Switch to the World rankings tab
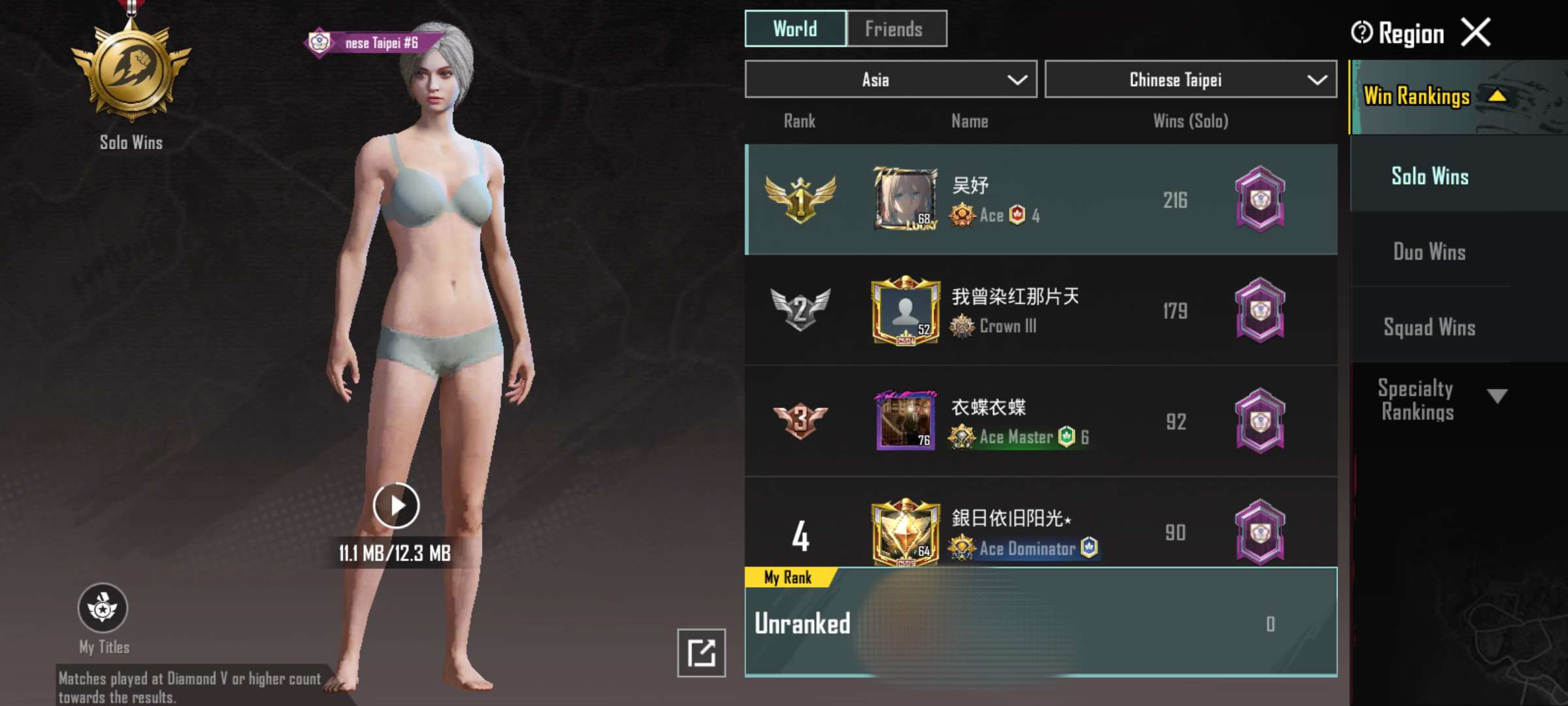This screenshot has width=1568, height=706. click(795, 29)
